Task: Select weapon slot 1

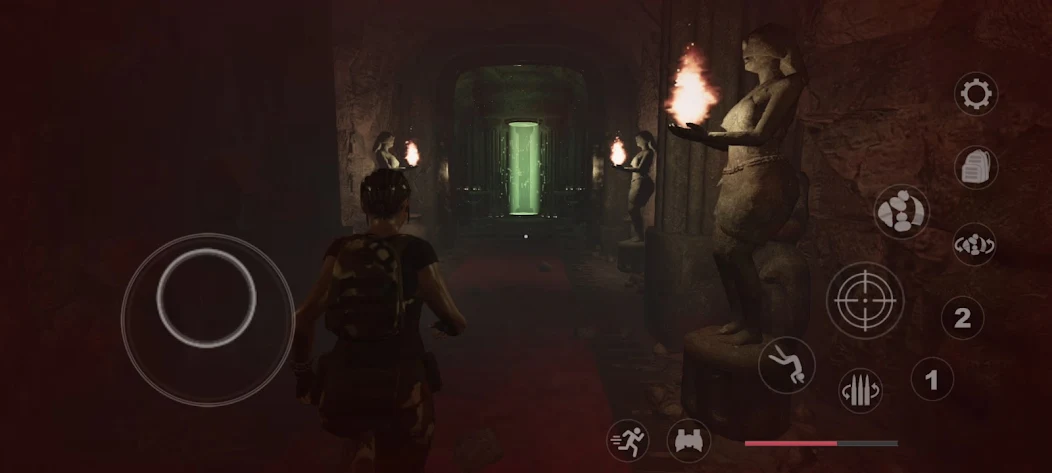Action: point(932,380)
